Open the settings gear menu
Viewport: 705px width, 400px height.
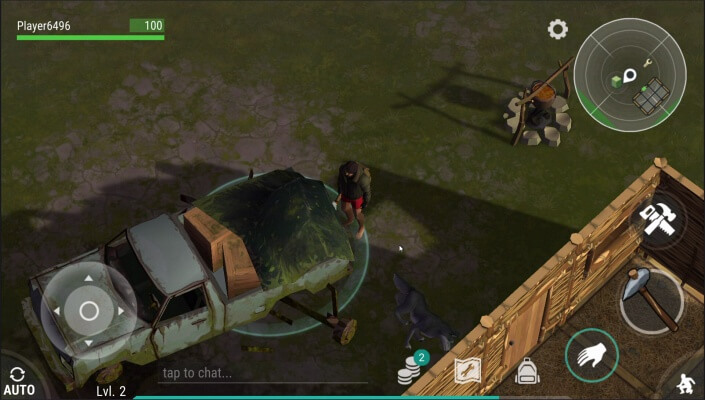(558, 29)
